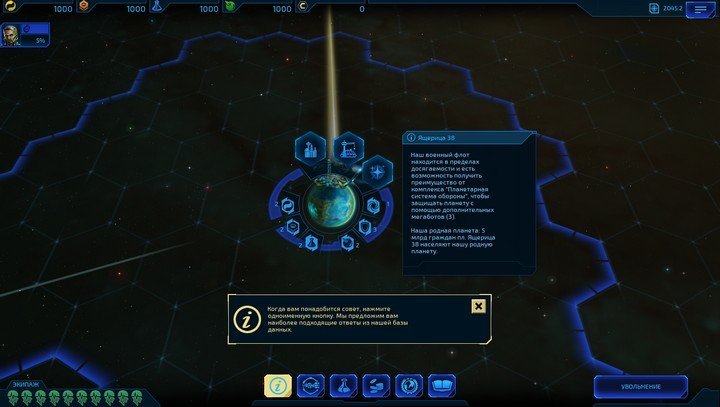The image size is (720, 407).
Task: Open the advisor info button in toolbar
Action: click(277, 385)
